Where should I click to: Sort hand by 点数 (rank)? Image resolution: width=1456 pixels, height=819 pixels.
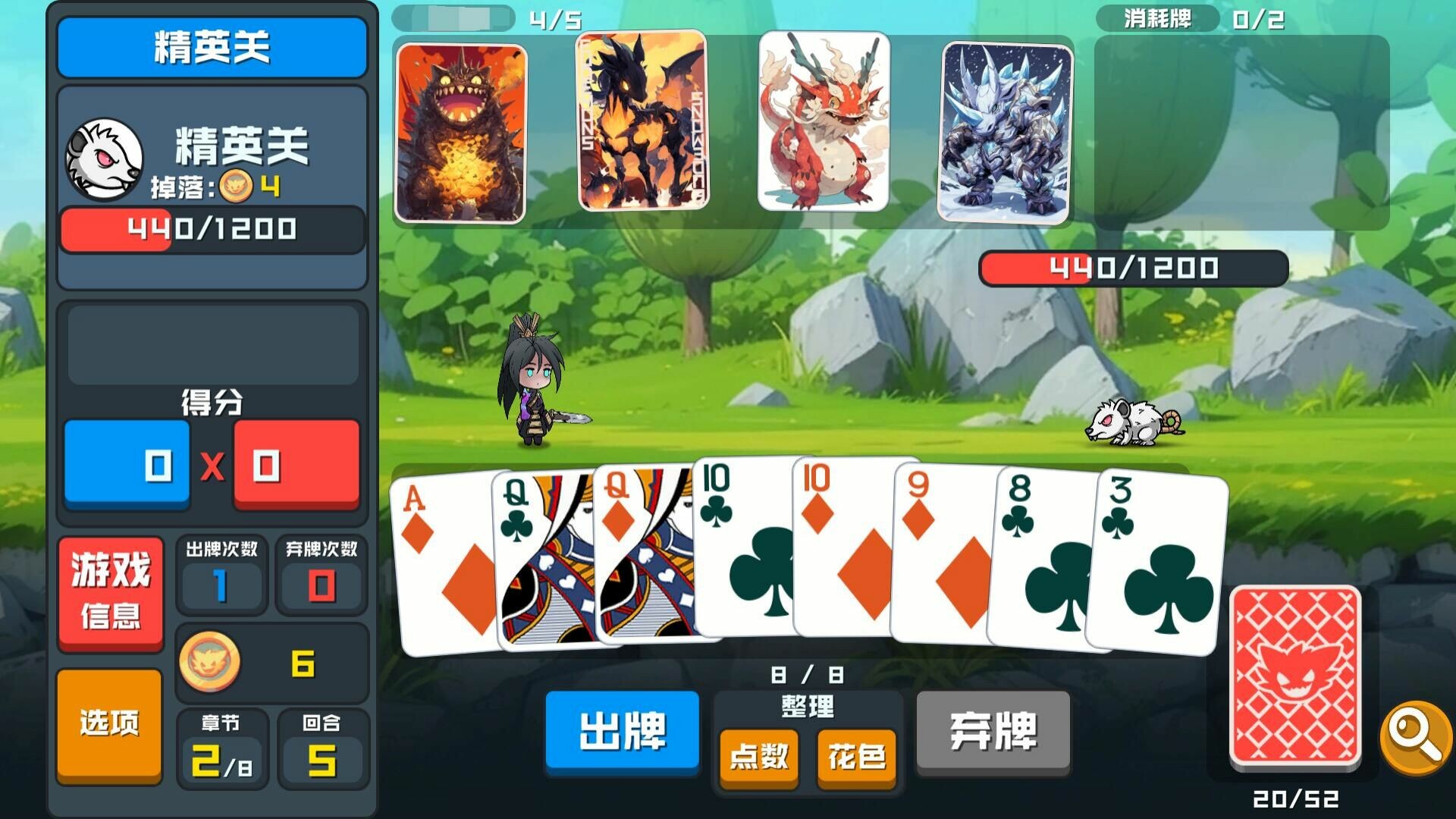pyautogui.click(x=758, y=756)
